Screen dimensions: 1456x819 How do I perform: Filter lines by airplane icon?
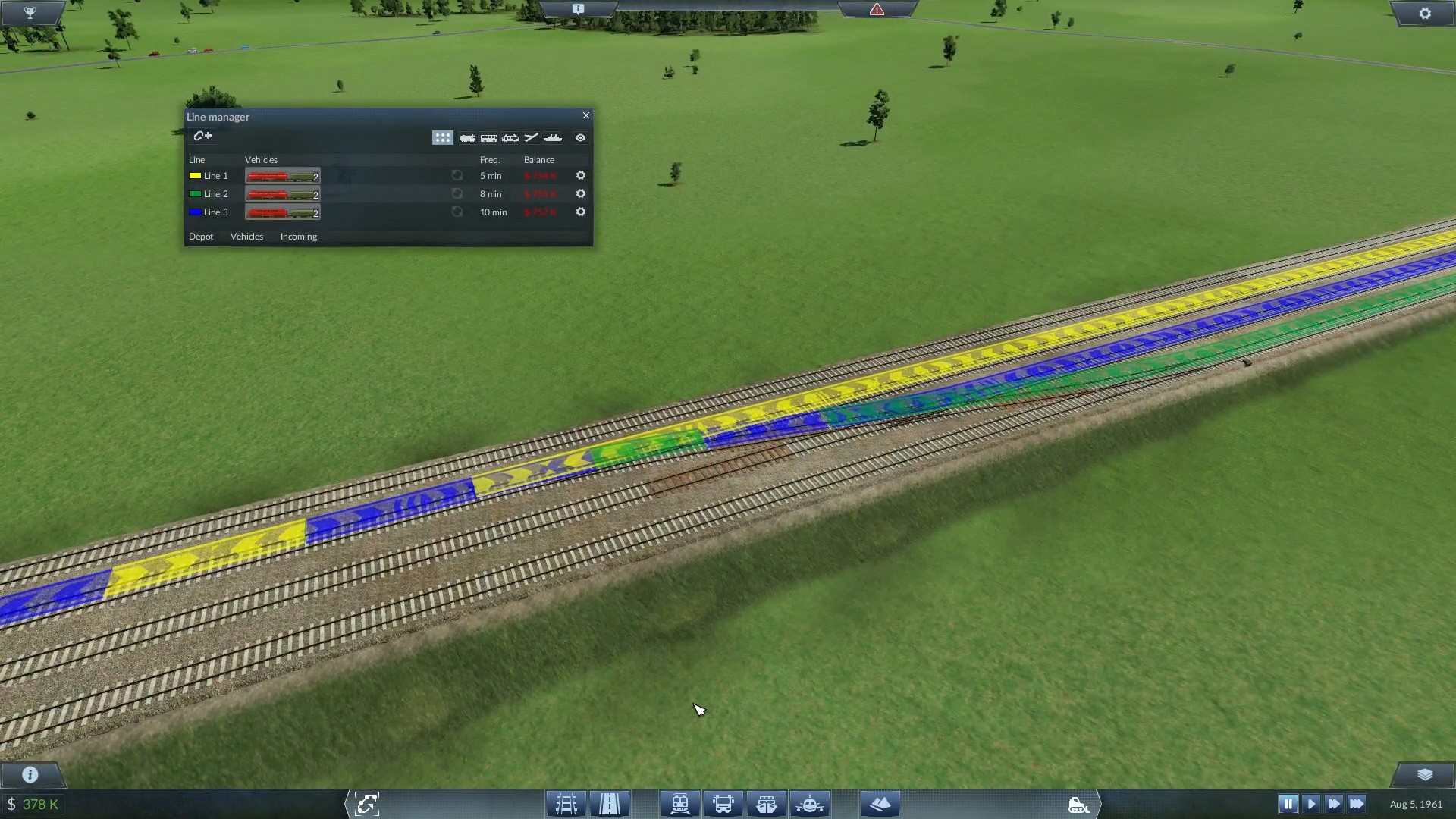click(531, 137)
